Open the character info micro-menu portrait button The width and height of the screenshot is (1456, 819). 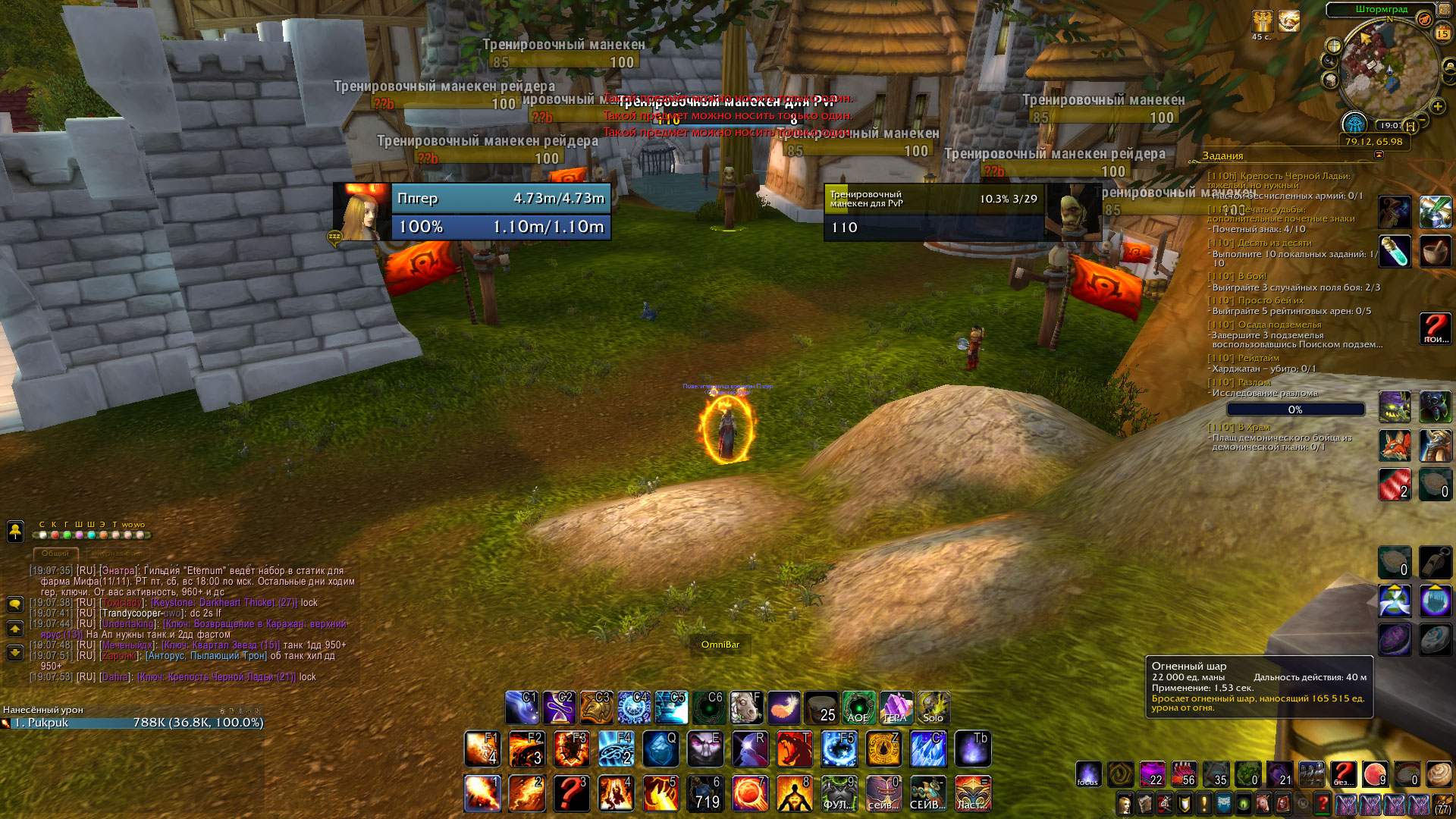(x=1125, y=803)
